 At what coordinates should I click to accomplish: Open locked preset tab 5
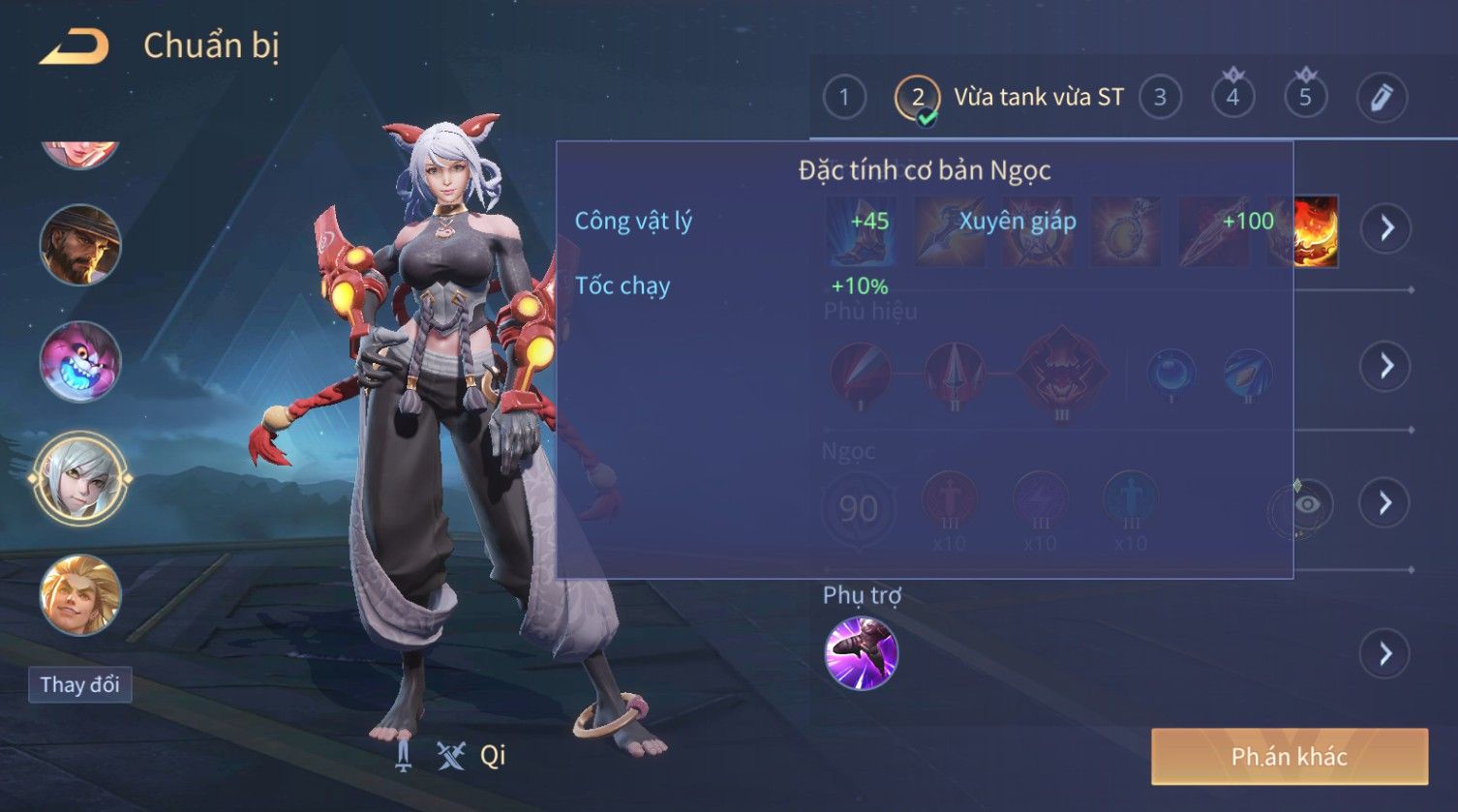click(x=1305, y=97)
